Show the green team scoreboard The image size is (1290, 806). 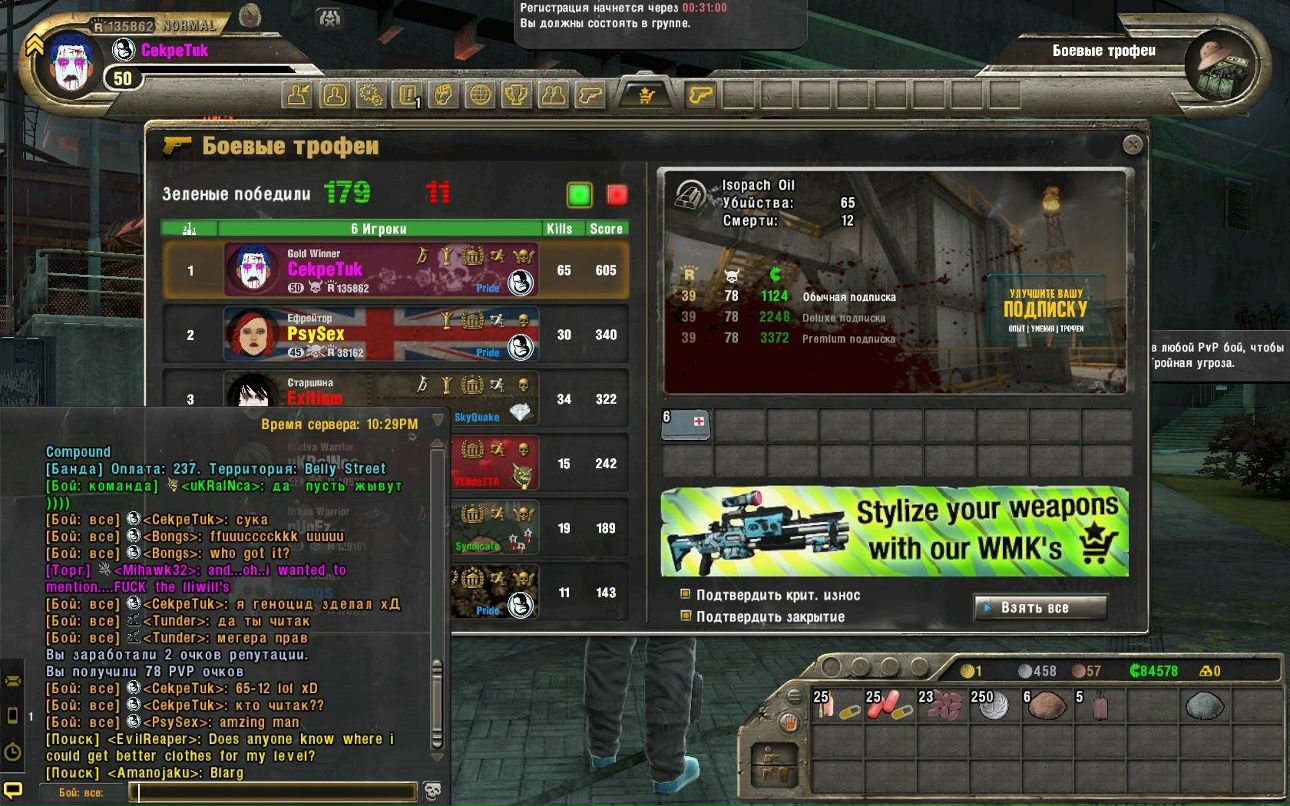(x=579, y=194)
